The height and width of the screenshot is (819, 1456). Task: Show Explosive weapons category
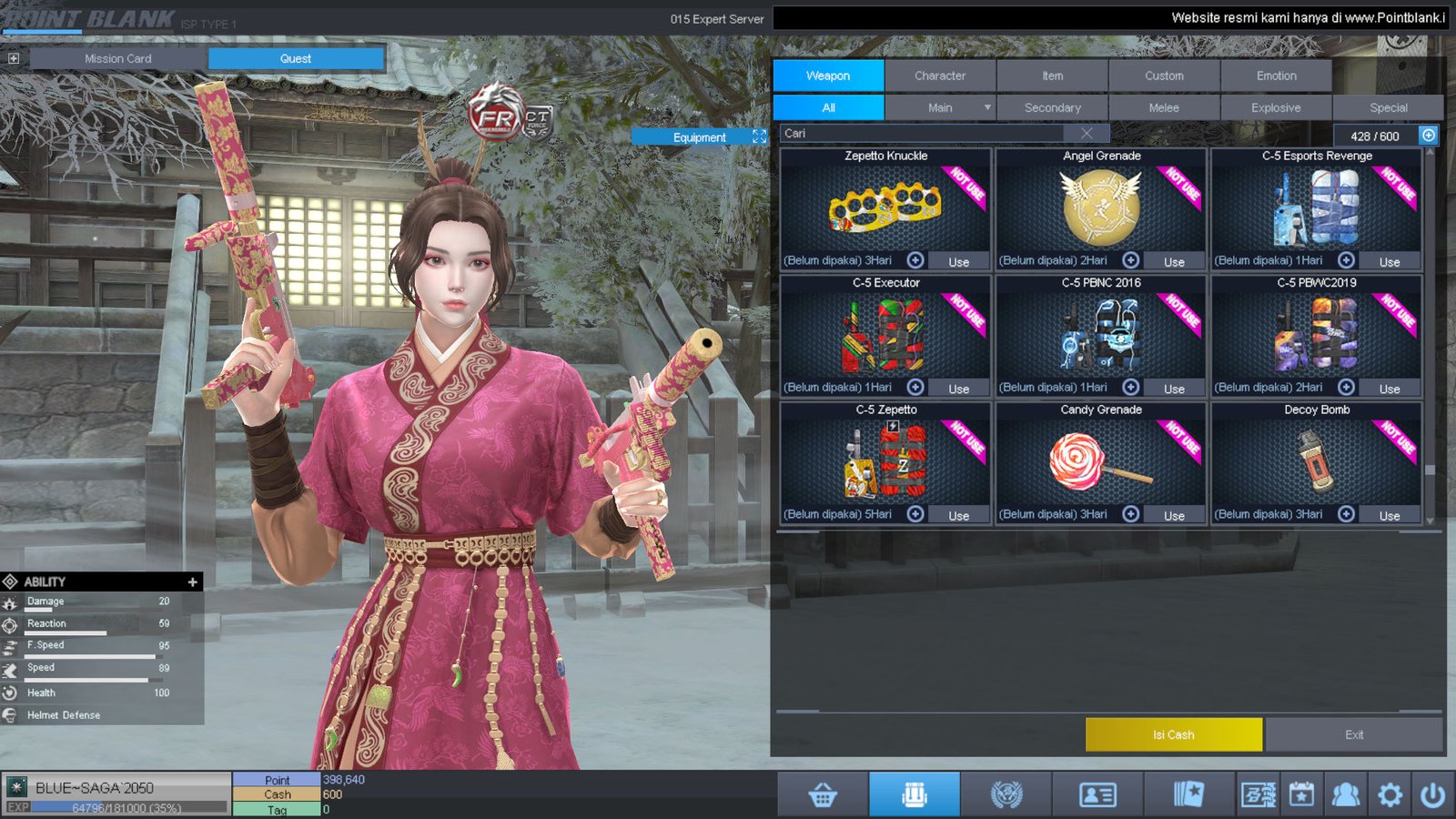1276,107
